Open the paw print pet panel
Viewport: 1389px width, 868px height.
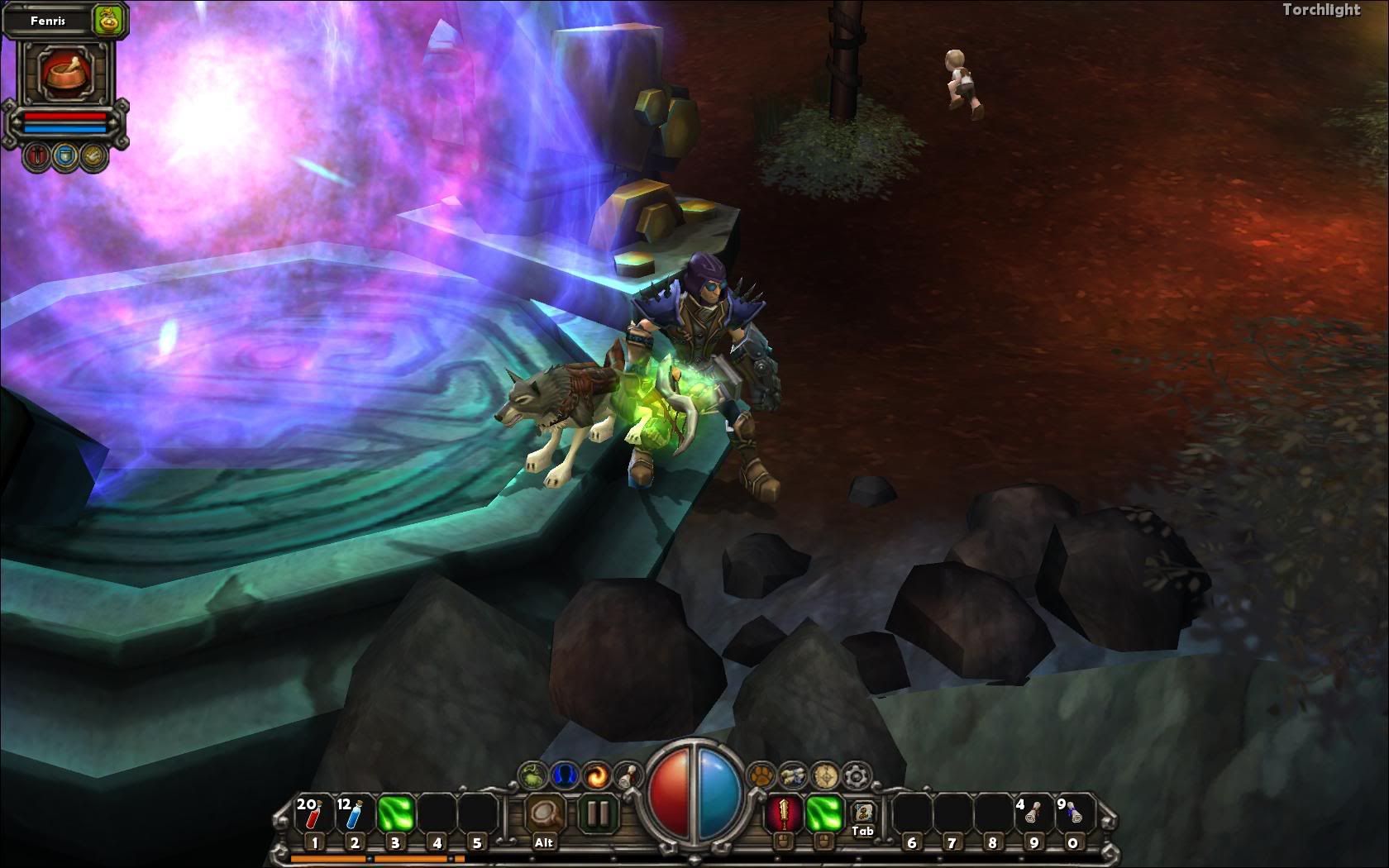click(x=761, y=775)
